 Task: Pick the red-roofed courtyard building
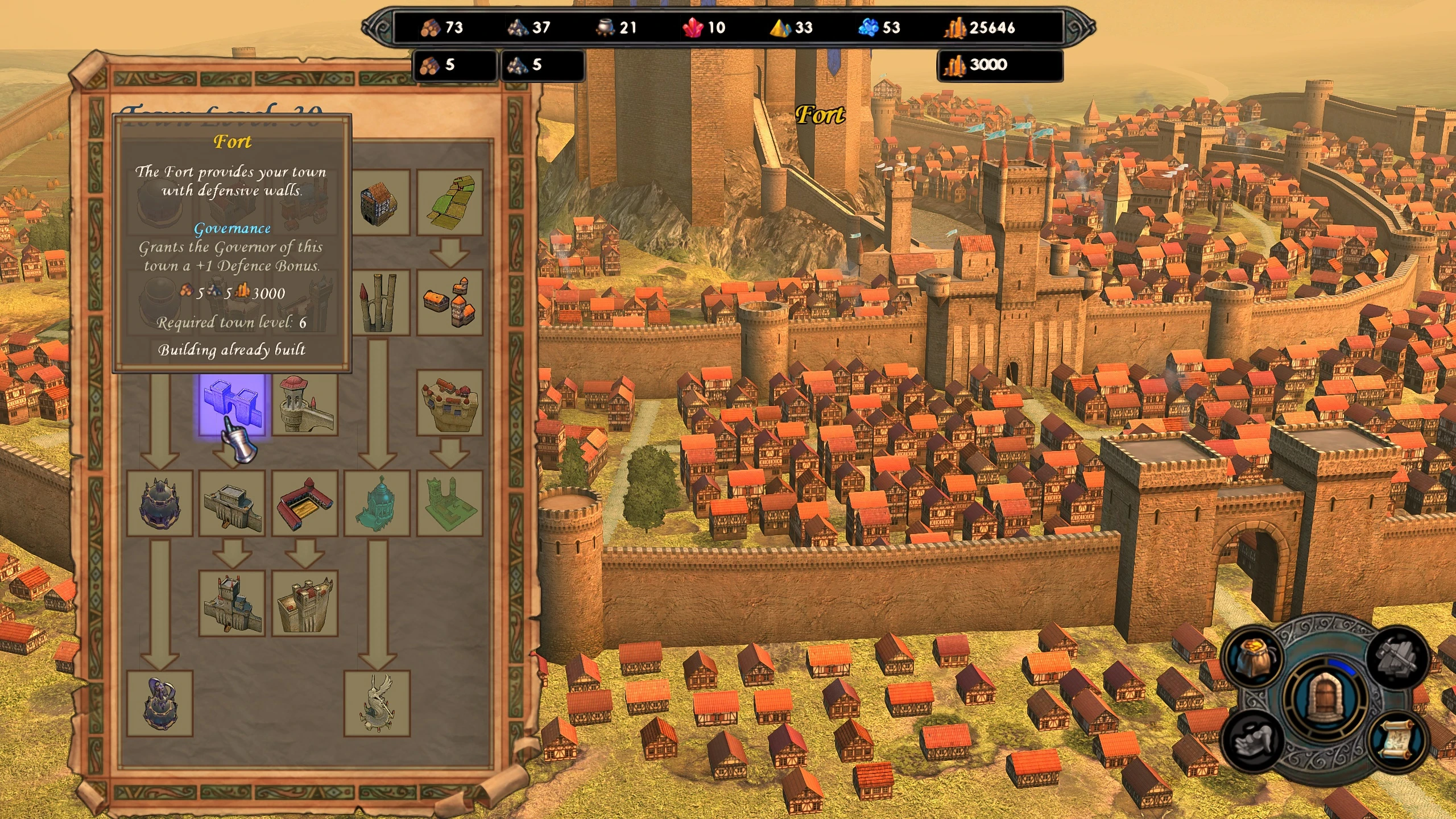tap(305, 503)
